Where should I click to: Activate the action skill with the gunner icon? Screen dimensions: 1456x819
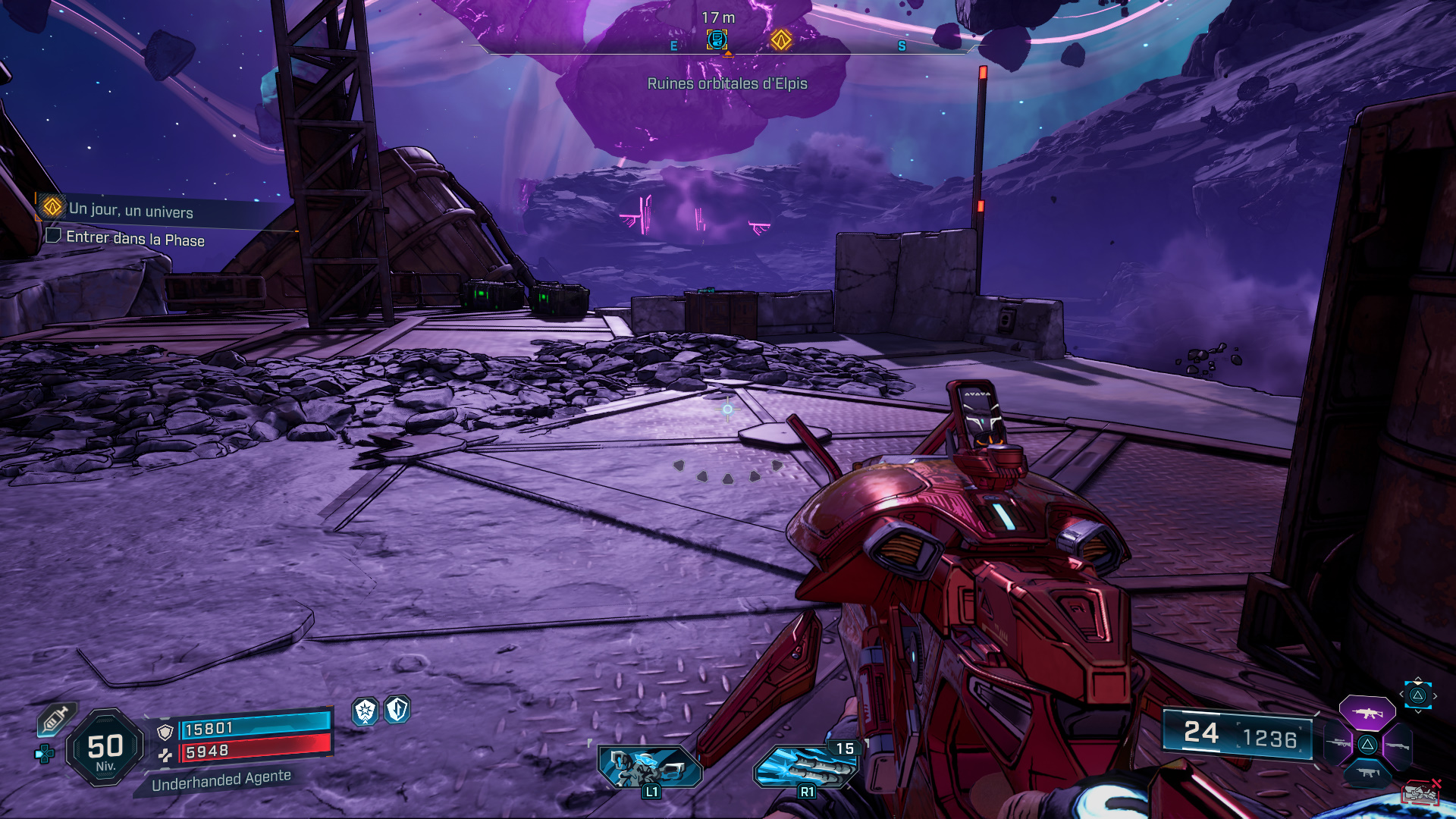(x=650, y=766)
